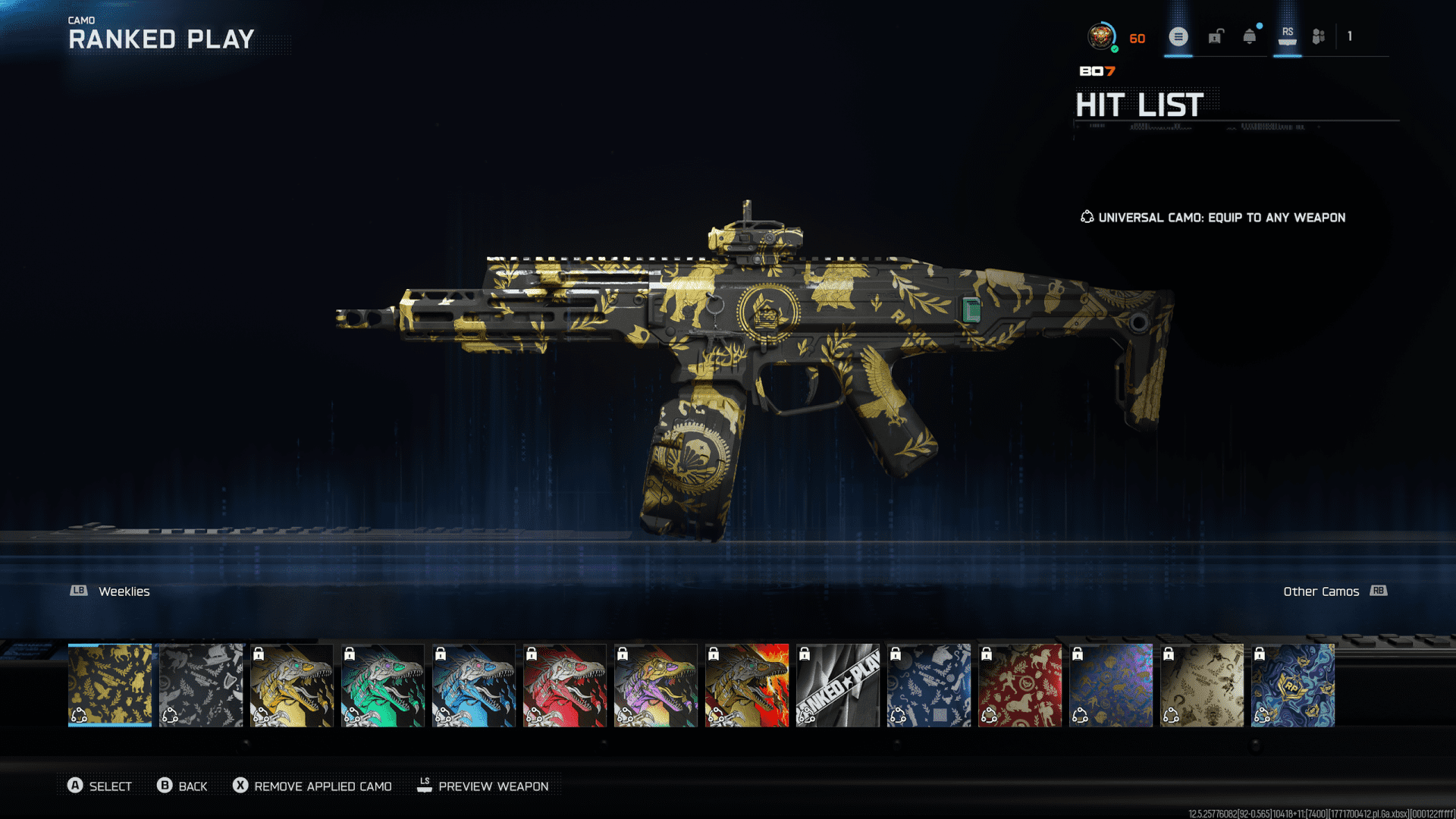Viewport: 1456px width, 819px height.
Task: Select the black-and-white Ranked Play camo
Action: tap(838, 685)
